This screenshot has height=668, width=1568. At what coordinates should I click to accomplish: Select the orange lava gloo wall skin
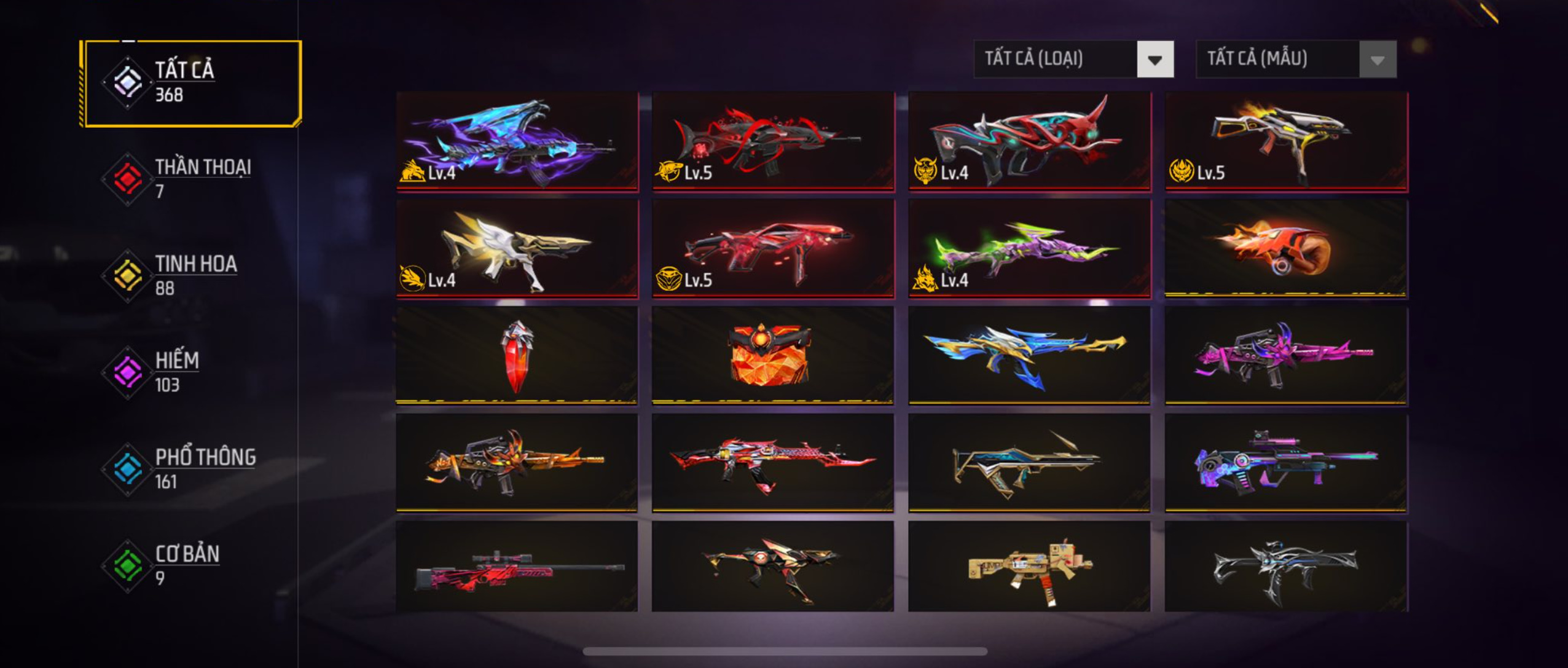[x=773, y=356]
